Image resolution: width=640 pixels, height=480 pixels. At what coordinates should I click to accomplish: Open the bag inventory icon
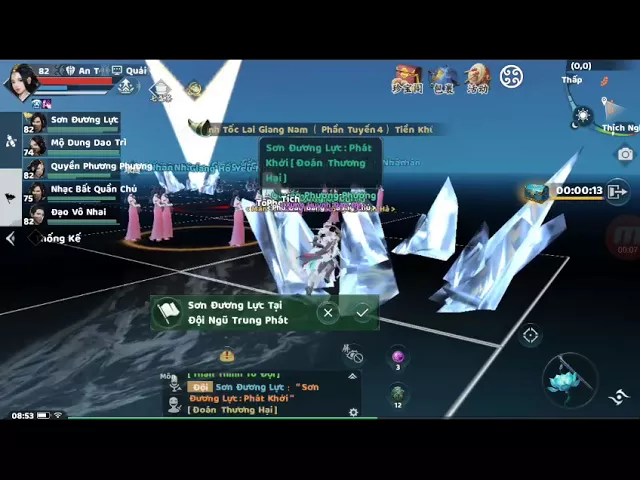tap(443, 78)
